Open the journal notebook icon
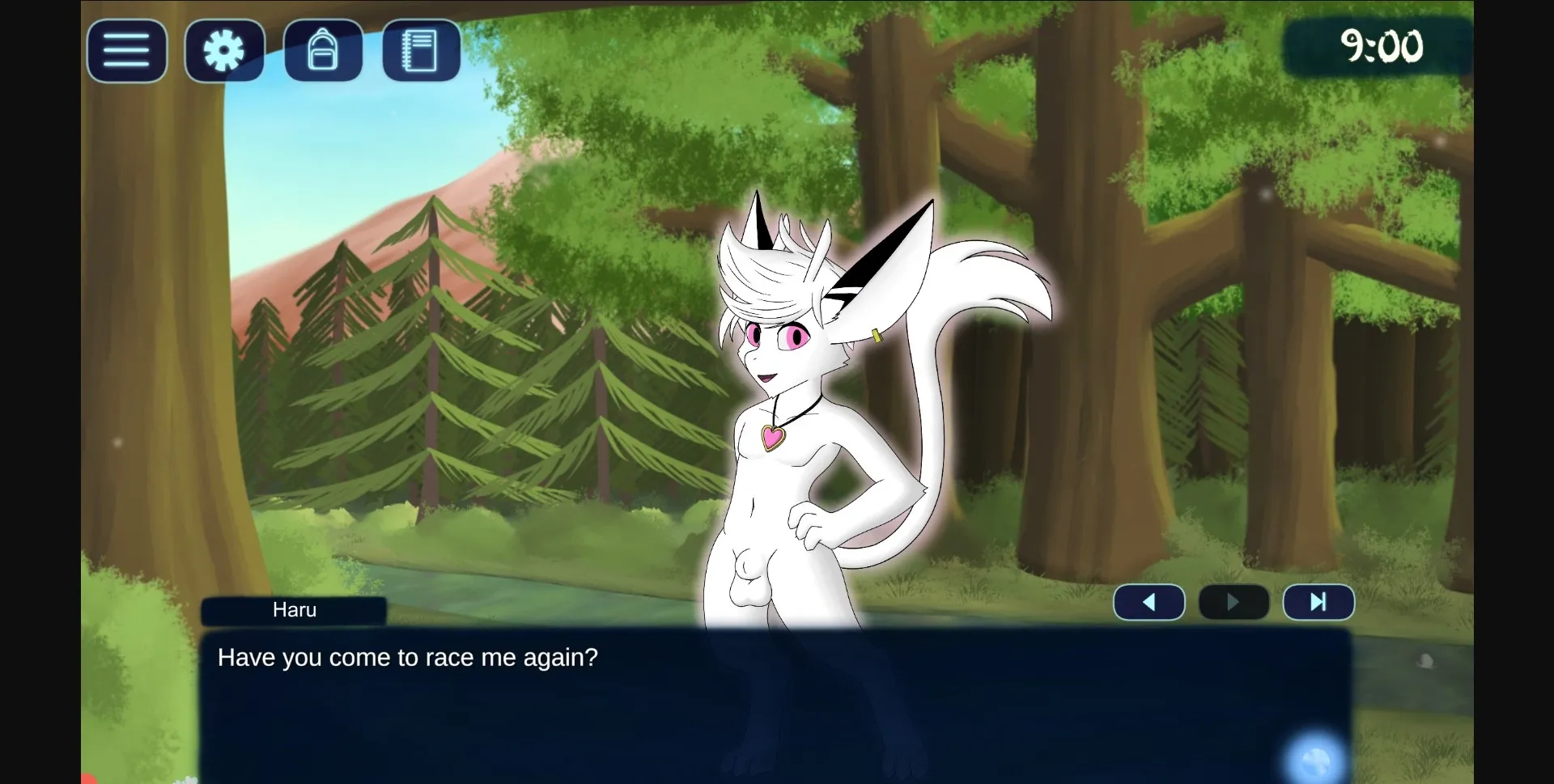This screenshot has width=1554, height=784. [x=420, y=50]
